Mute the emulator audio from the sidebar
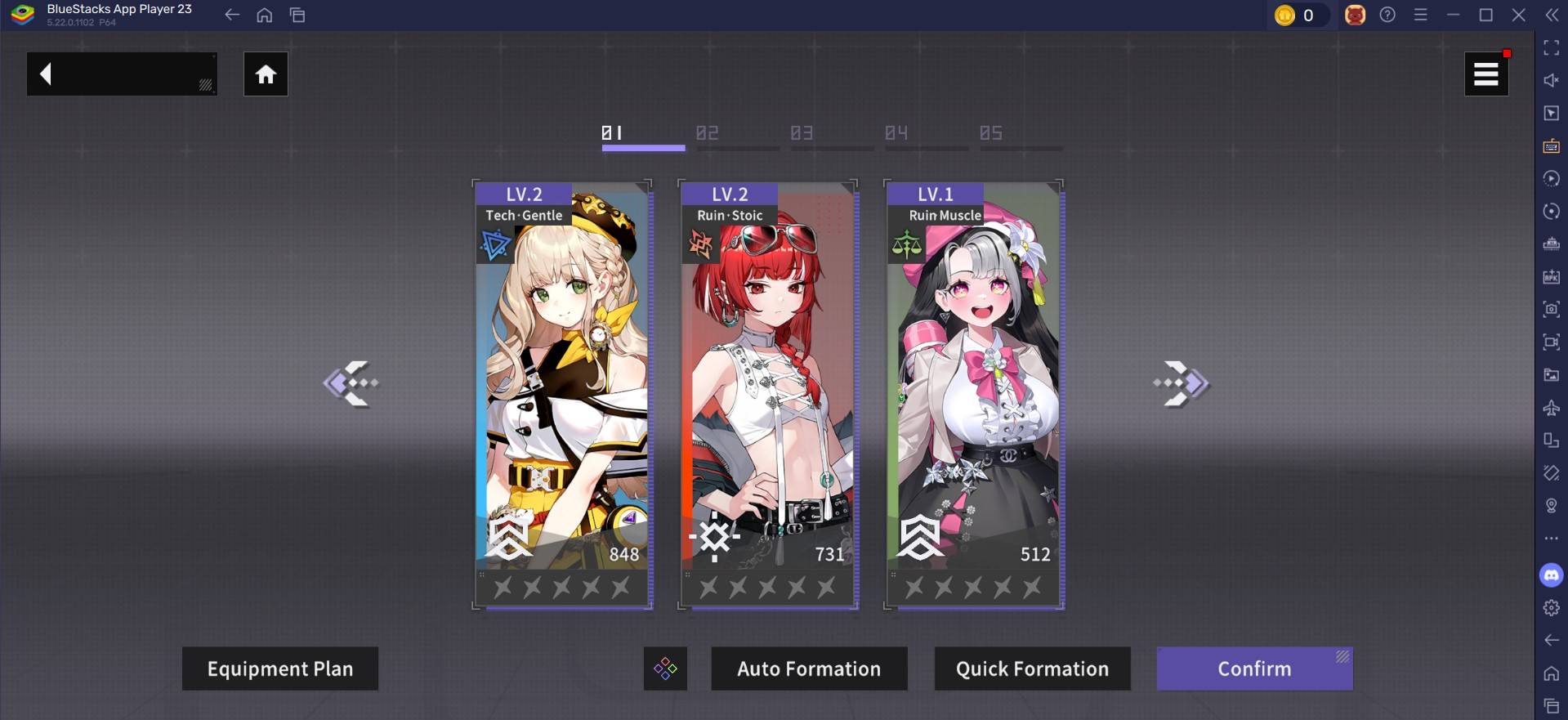Screen dimensions: 1568x720 [1551, 80]
